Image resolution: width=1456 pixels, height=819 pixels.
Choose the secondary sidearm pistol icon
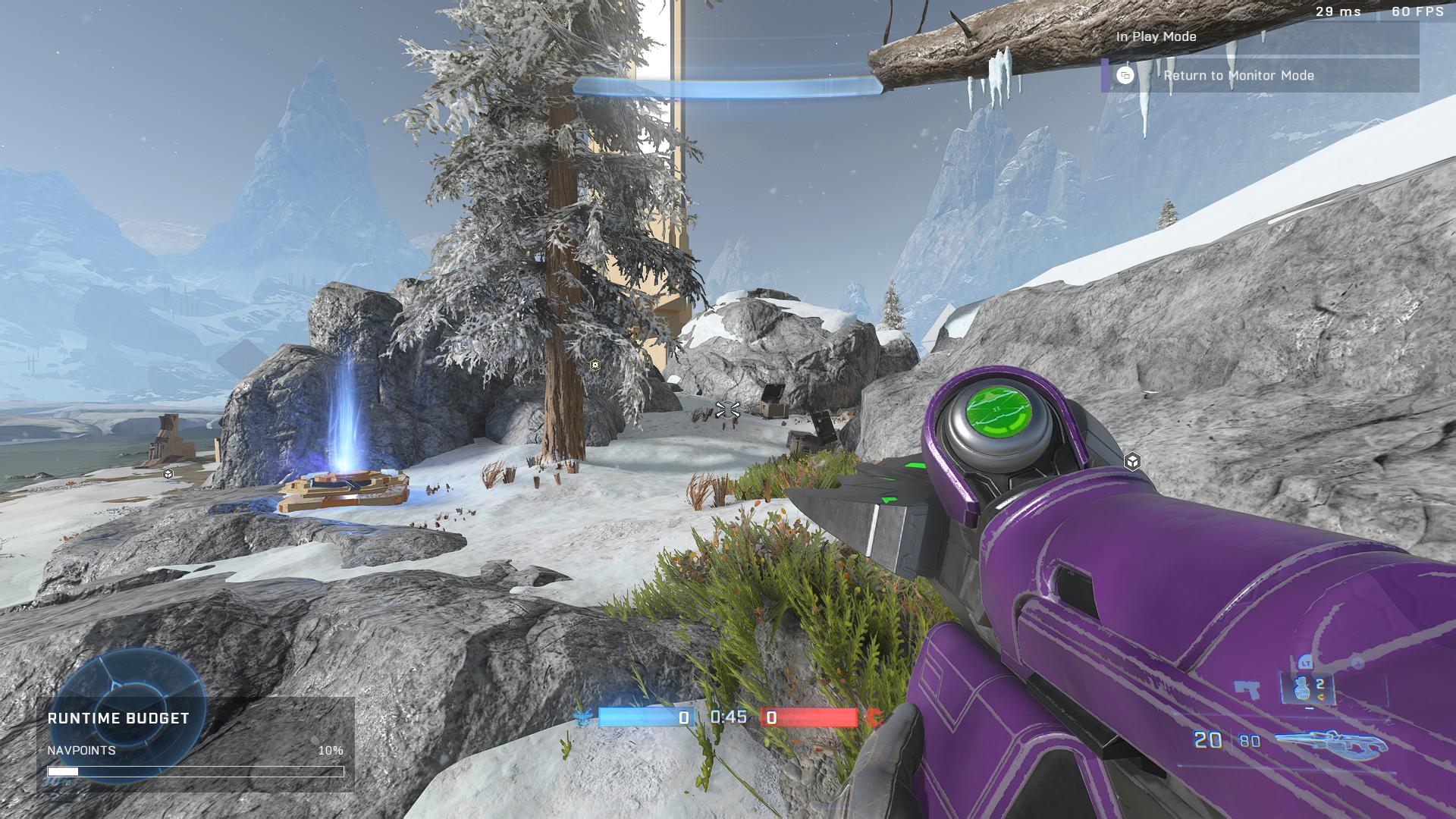coord(1246,689)
